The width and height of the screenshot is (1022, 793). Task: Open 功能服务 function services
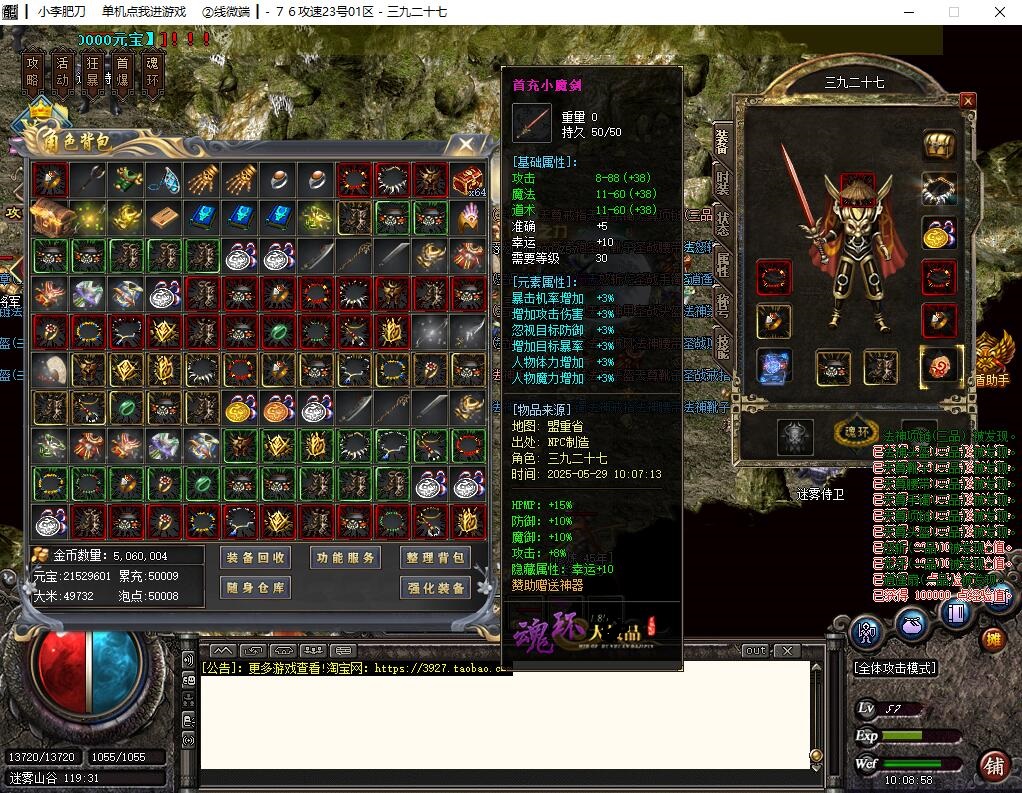coord(345,558)
